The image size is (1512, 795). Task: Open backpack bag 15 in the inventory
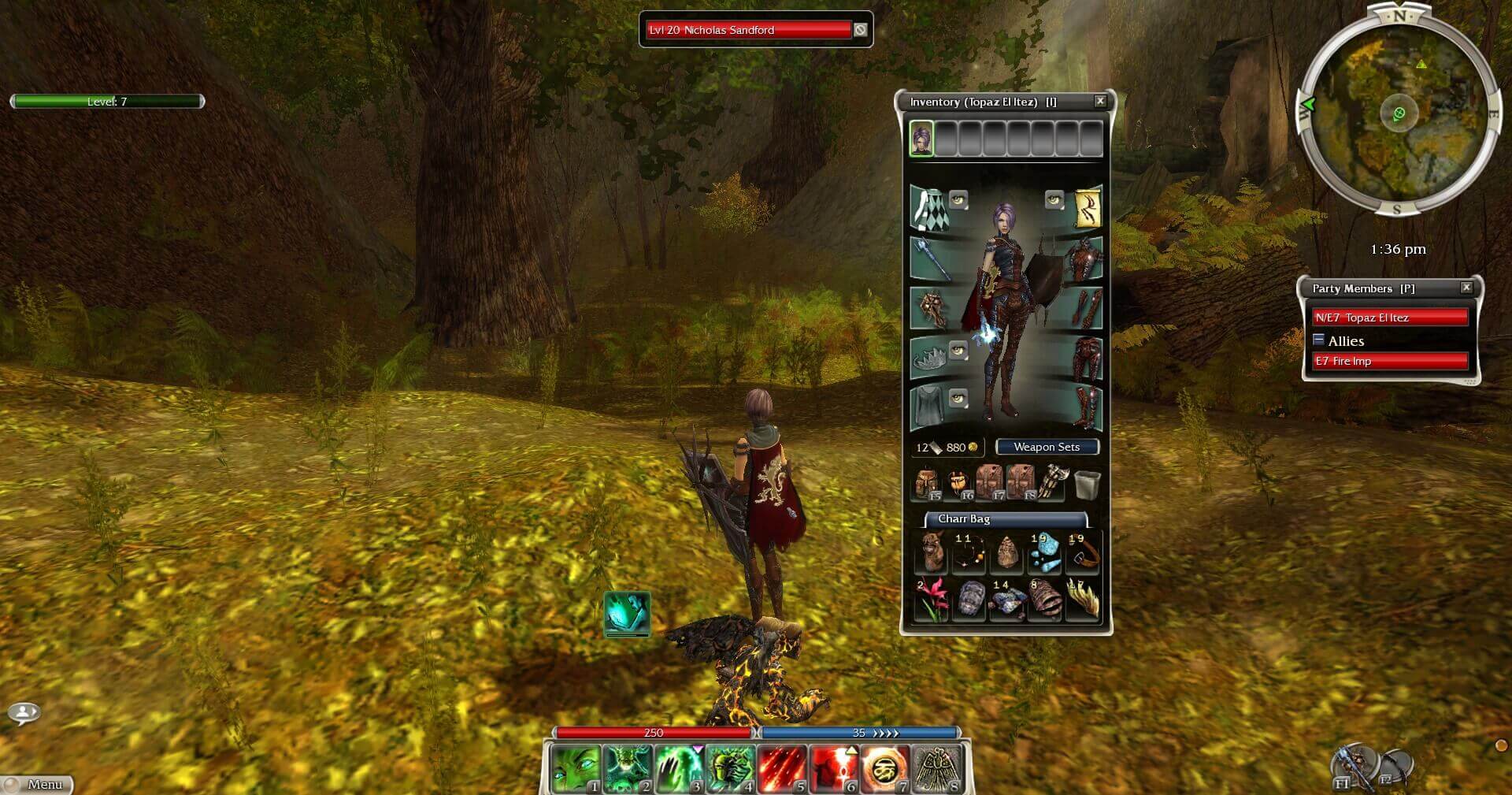coord(926,482)
